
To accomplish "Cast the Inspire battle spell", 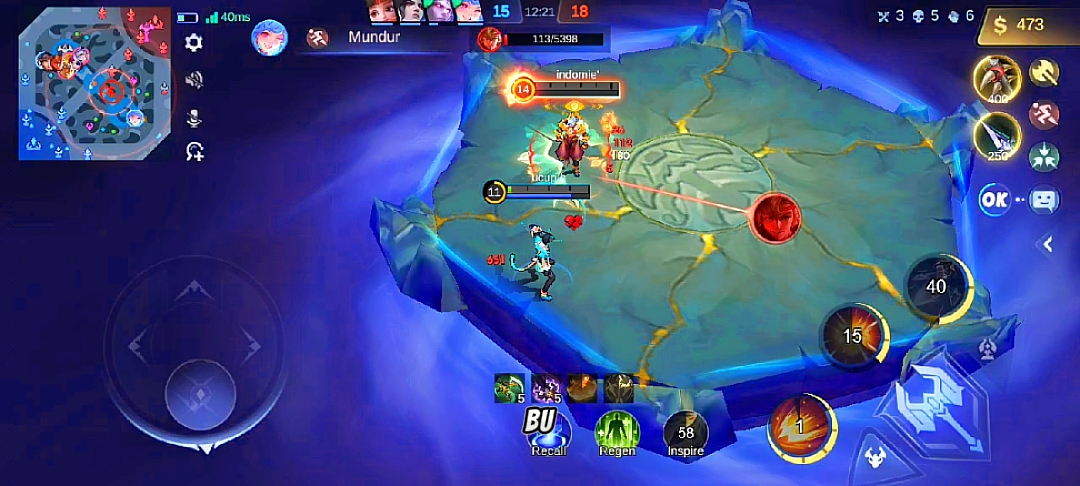I will pos(685,432).
